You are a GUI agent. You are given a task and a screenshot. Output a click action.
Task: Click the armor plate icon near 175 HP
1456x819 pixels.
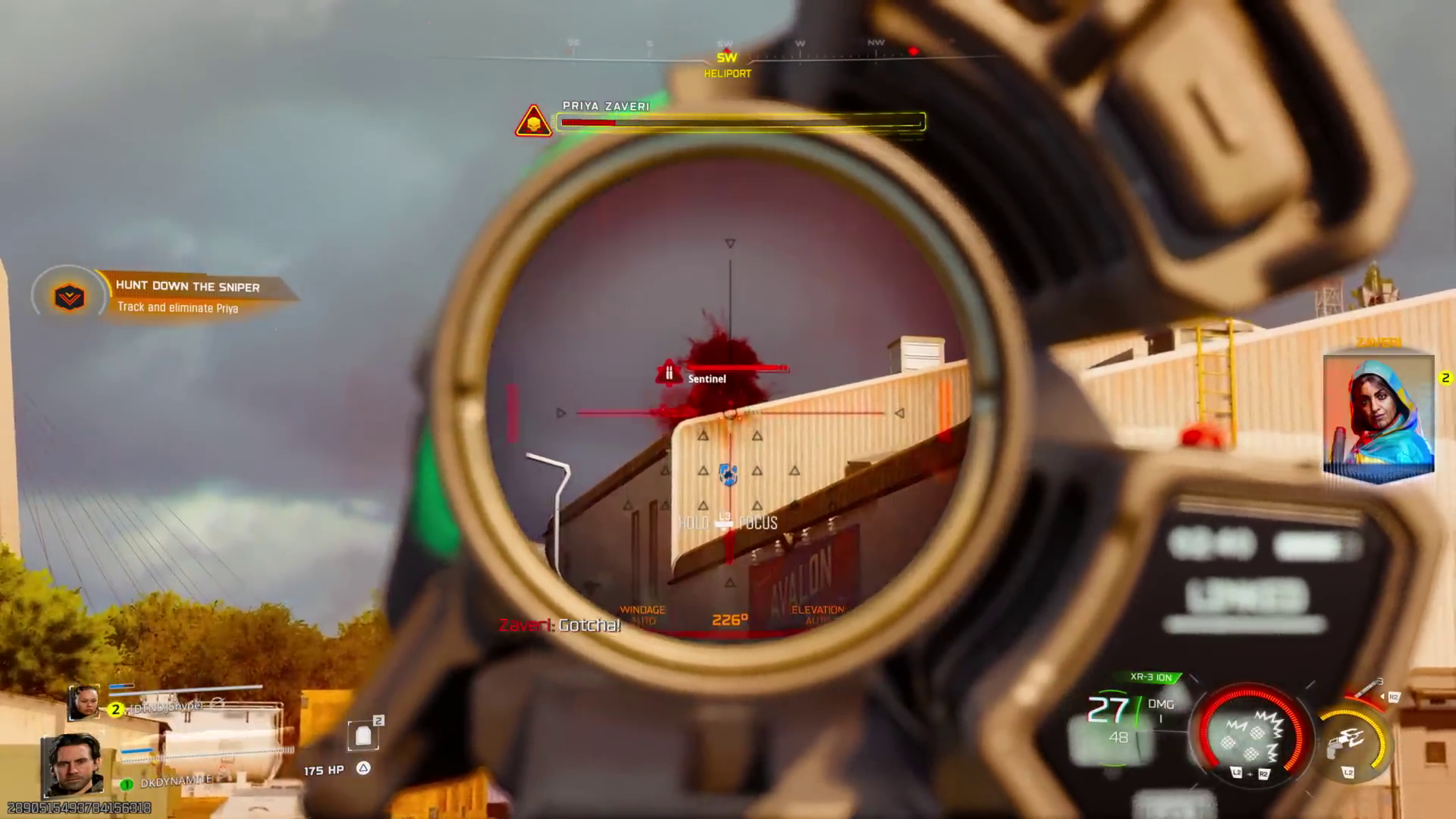point(364,734)
